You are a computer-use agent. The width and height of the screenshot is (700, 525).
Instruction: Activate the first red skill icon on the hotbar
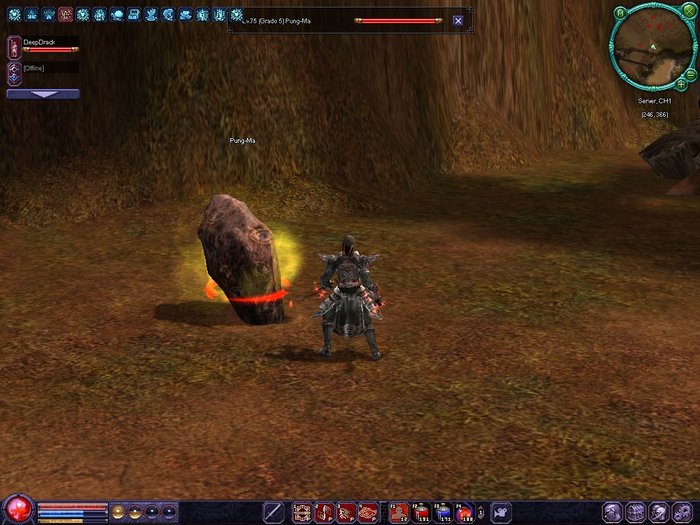(302, 512)
